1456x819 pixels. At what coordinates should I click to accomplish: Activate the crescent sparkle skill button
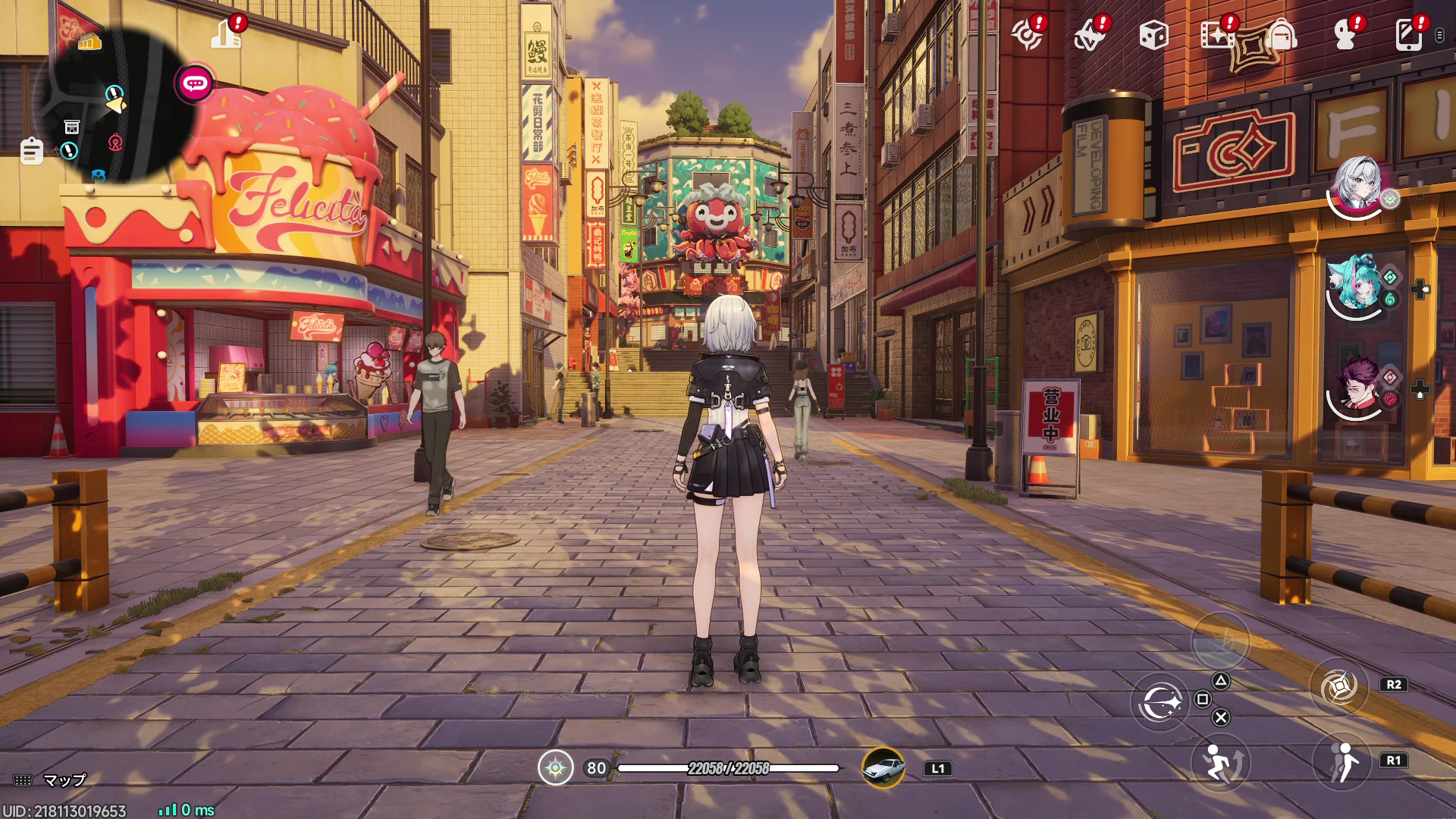(1160, 702)
